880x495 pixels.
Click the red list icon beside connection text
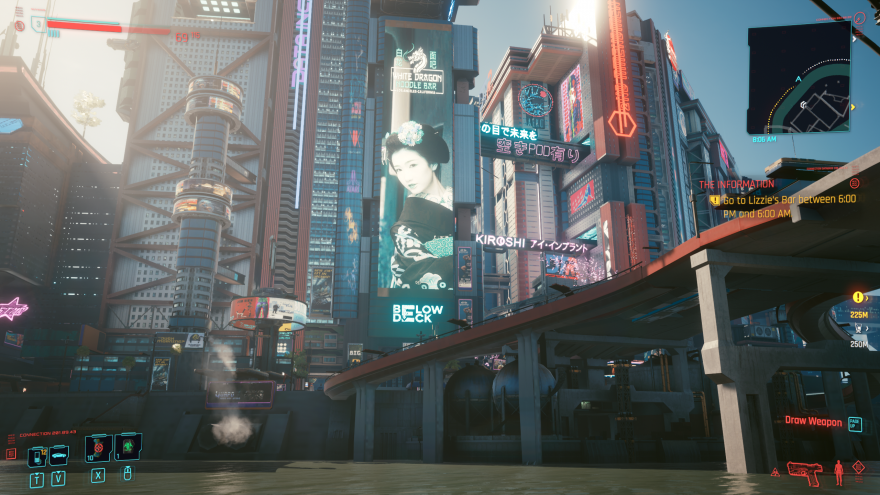[x=11, y=453]
